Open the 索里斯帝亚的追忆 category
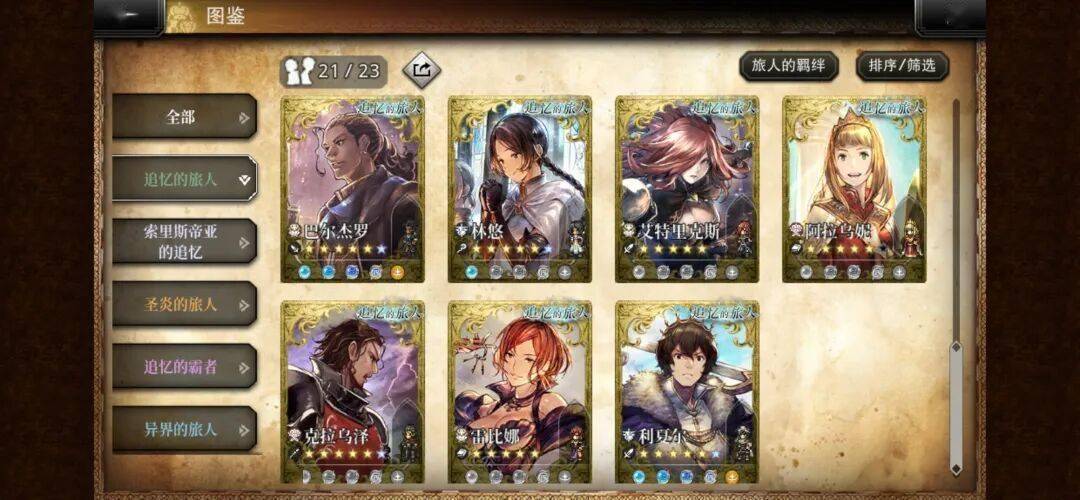1080x500 pixels. [184, 241]
